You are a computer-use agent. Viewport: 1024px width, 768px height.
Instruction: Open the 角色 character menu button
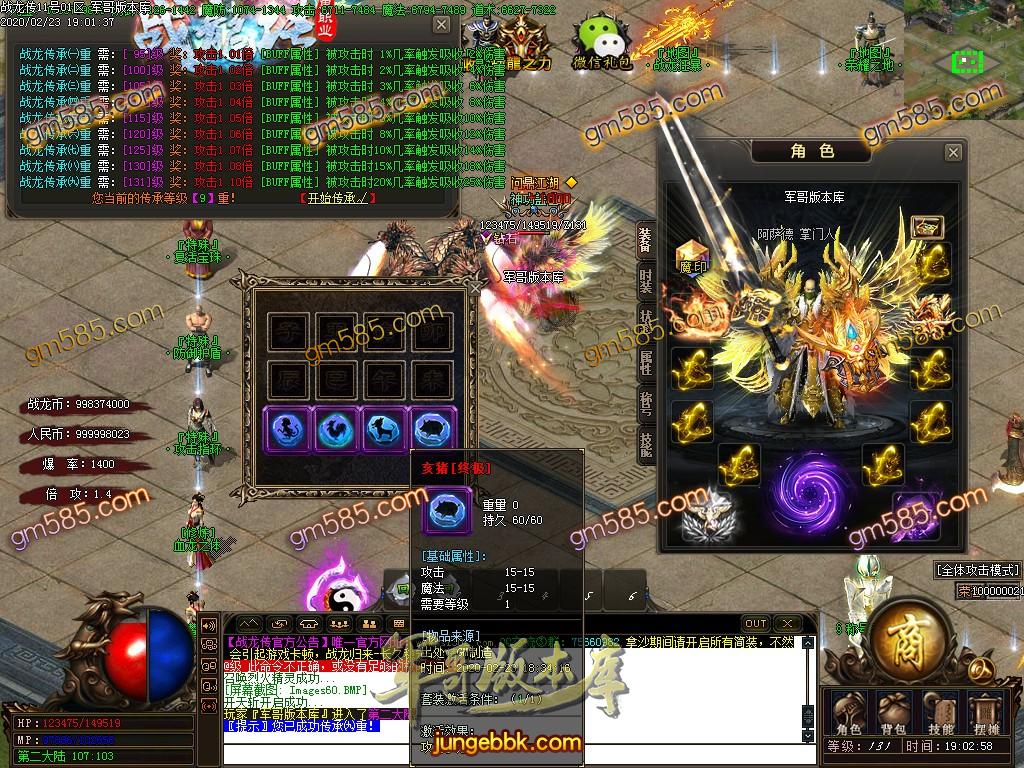coord(849,713)
